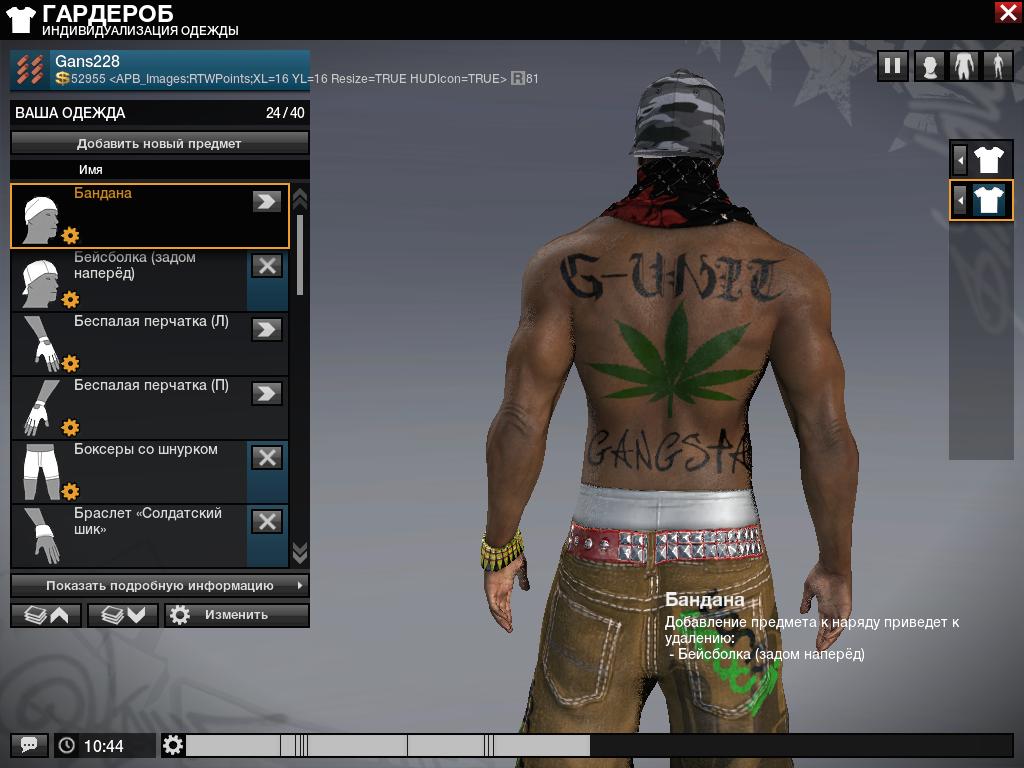Switch camera to upper body view
The height and width of the screenshot is (768, 1024).
(x=963, y=66)
